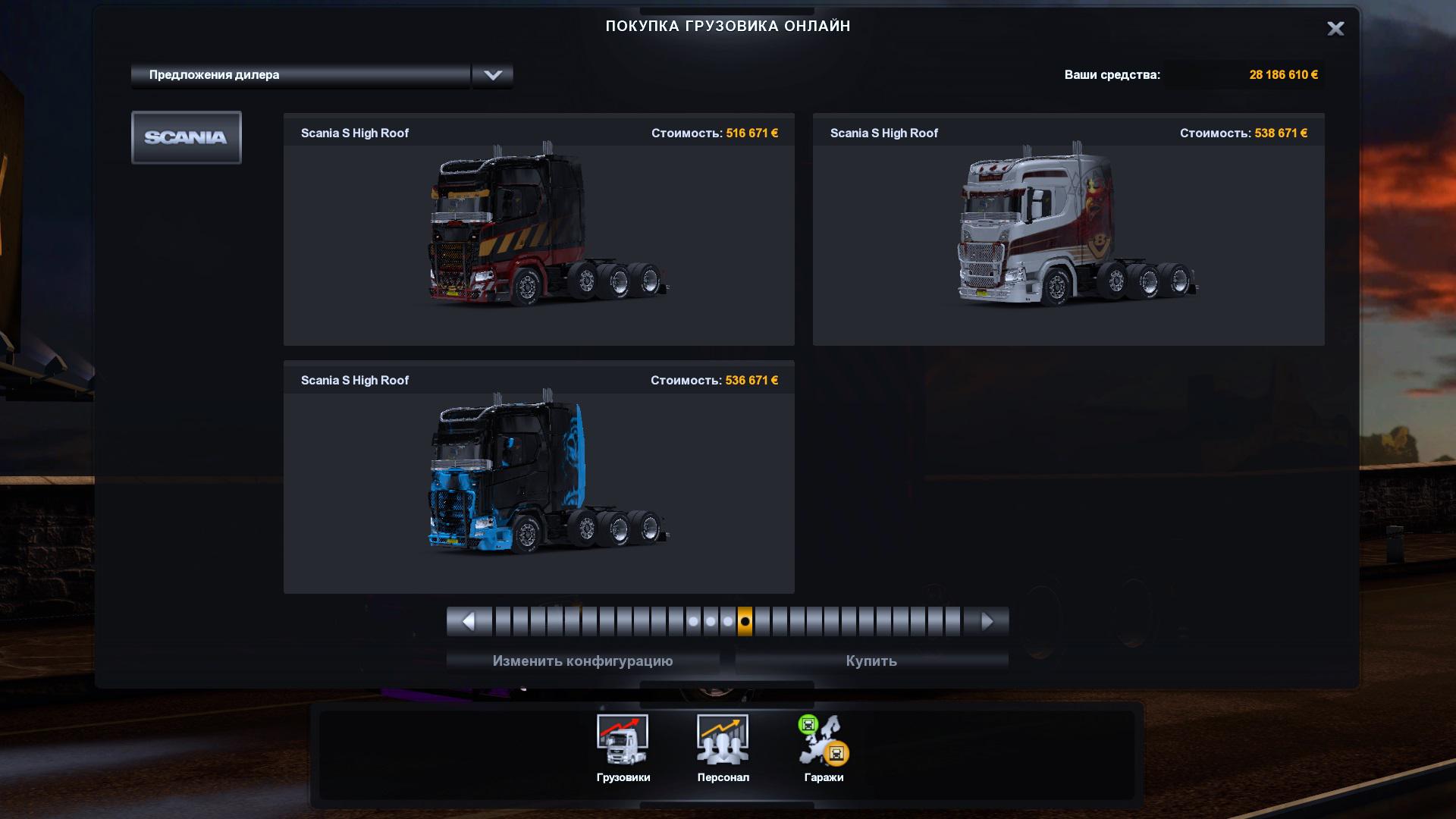Choose the silver Scania for 538 671 €
The width and height of the screenshot is (1456, 819).
click(1068, 229)
